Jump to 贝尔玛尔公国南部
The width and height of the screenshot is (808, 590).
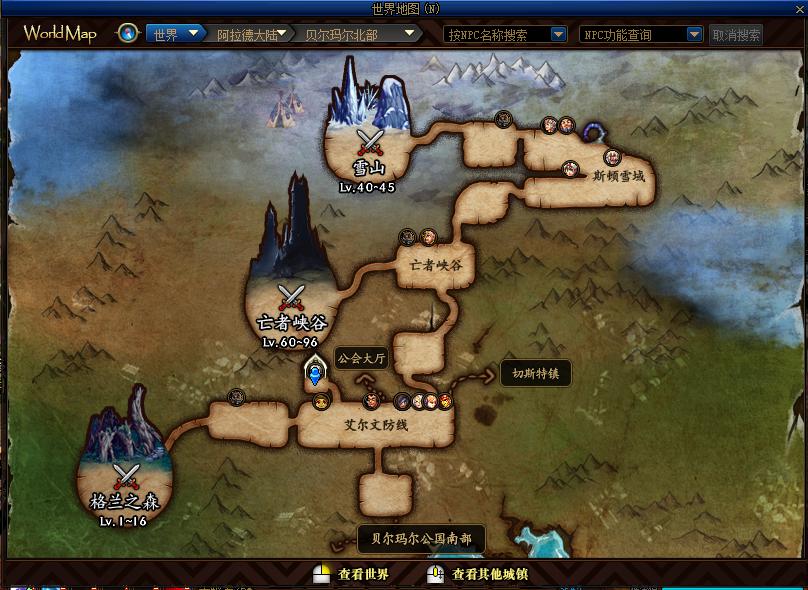421,538
